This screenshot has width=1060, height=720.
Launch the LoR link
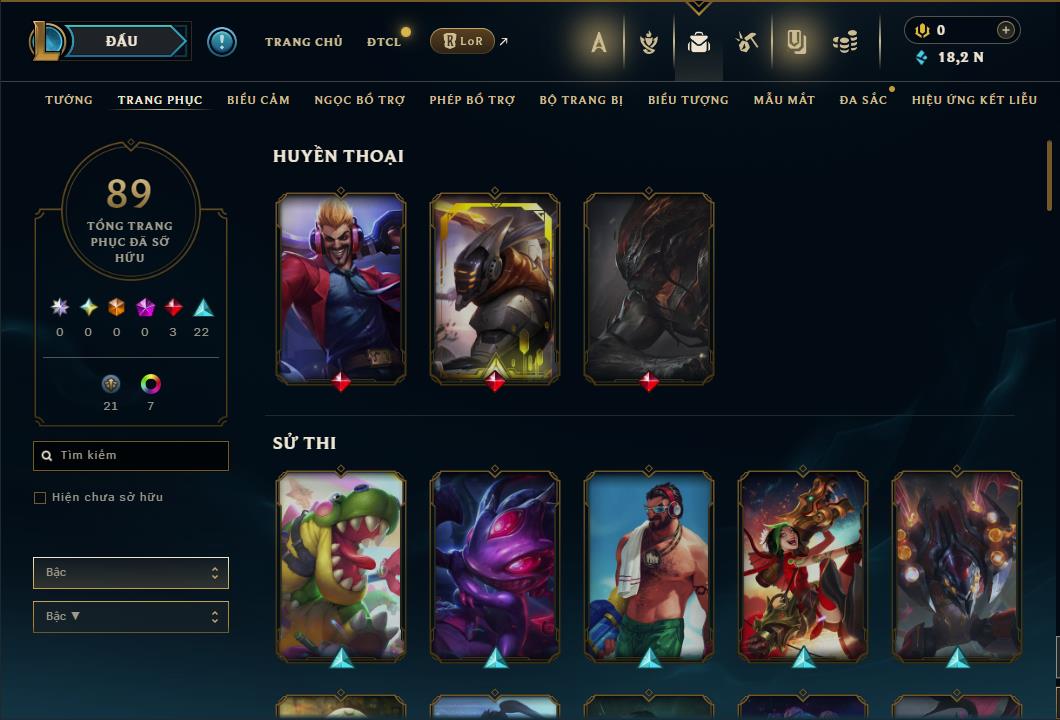463,41
